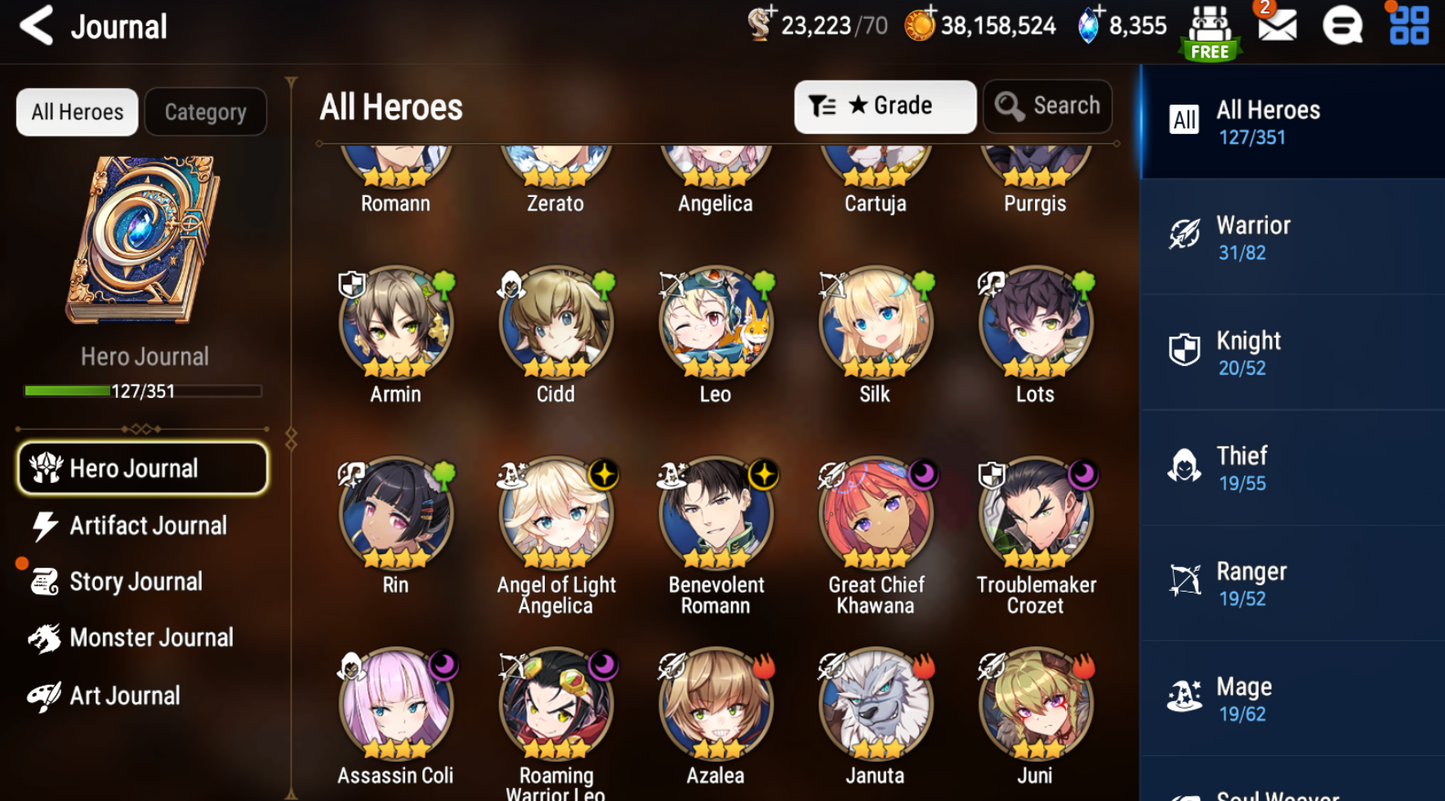The height and width of the screenshot is (801, 1445).
Task: Open the community chat icon
Action: click(1342, 27)
